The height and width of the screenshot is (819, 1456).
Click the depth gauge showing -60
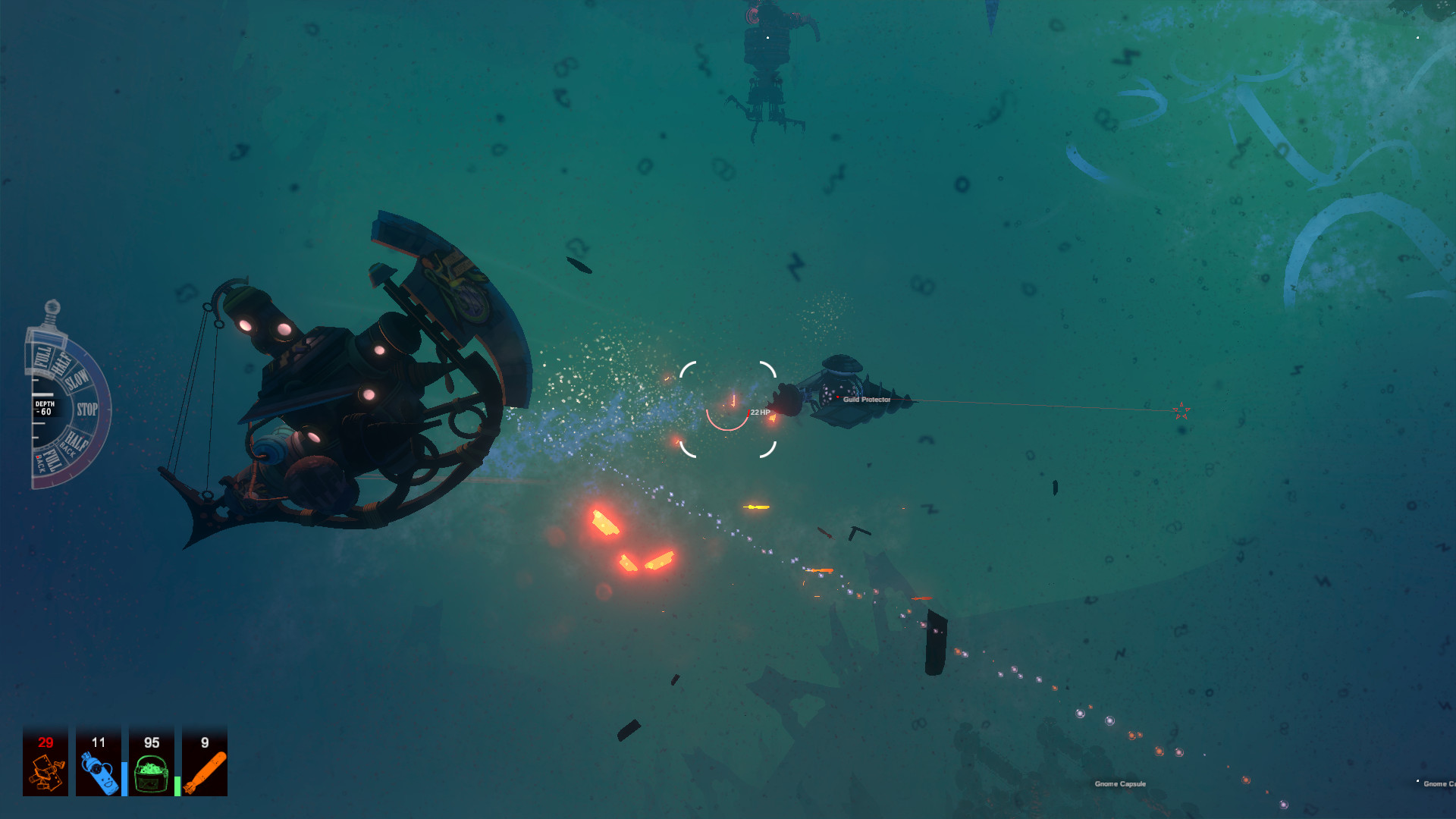tap(44, 407)
